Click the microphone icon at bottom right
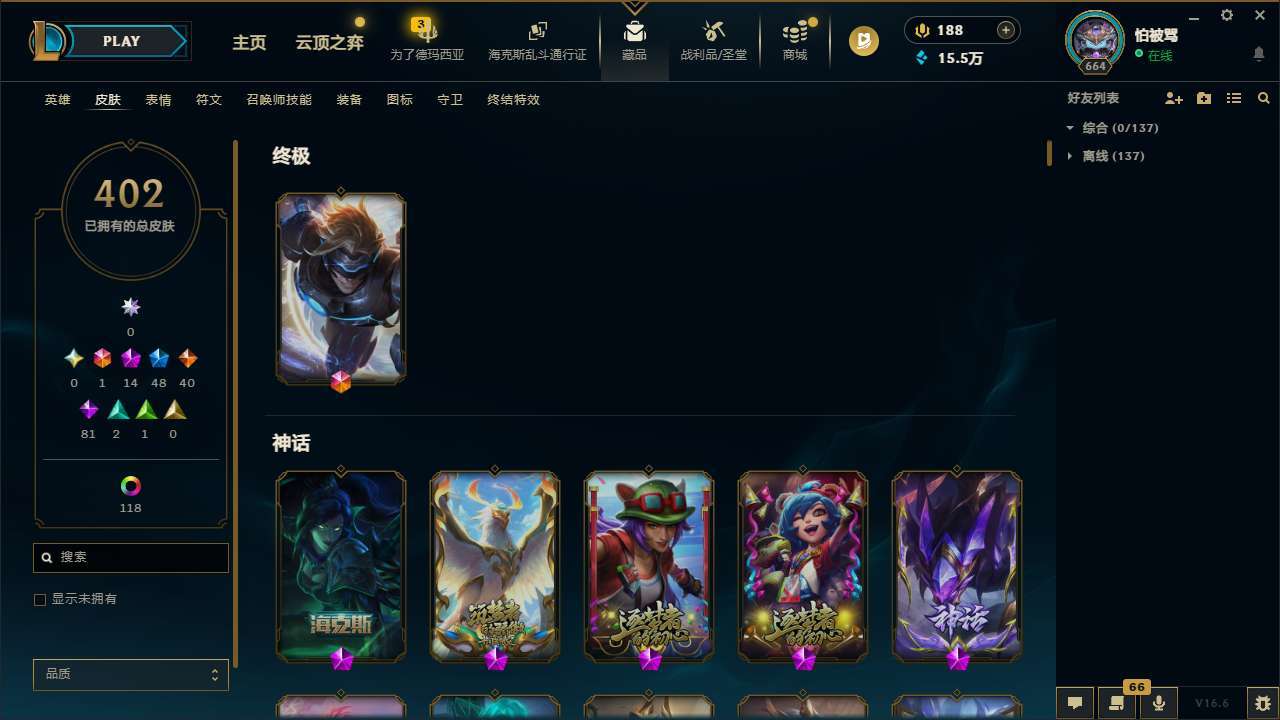 click(1157, 702)
